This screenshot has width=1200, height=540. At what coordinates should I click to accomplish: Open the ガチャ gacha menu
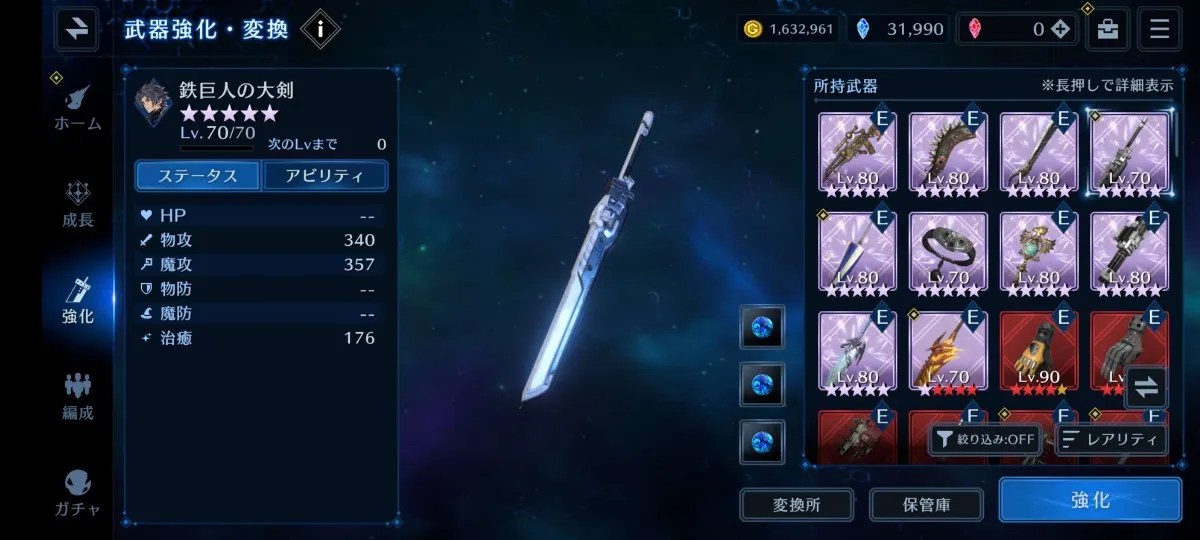(x=78, y=492)
